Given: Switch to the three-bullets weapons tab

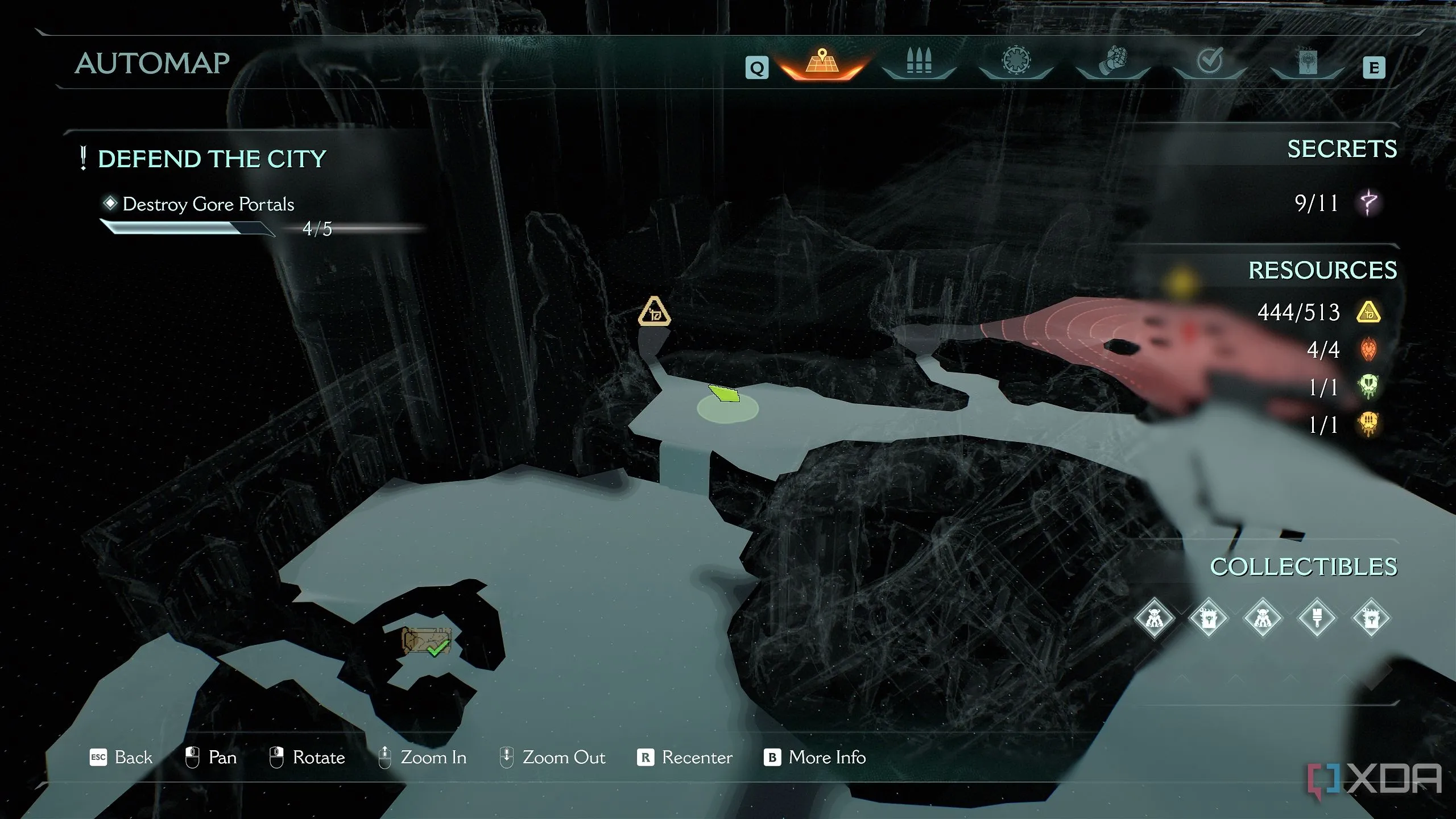Looking at the screenshot, I should pos(919,61).
